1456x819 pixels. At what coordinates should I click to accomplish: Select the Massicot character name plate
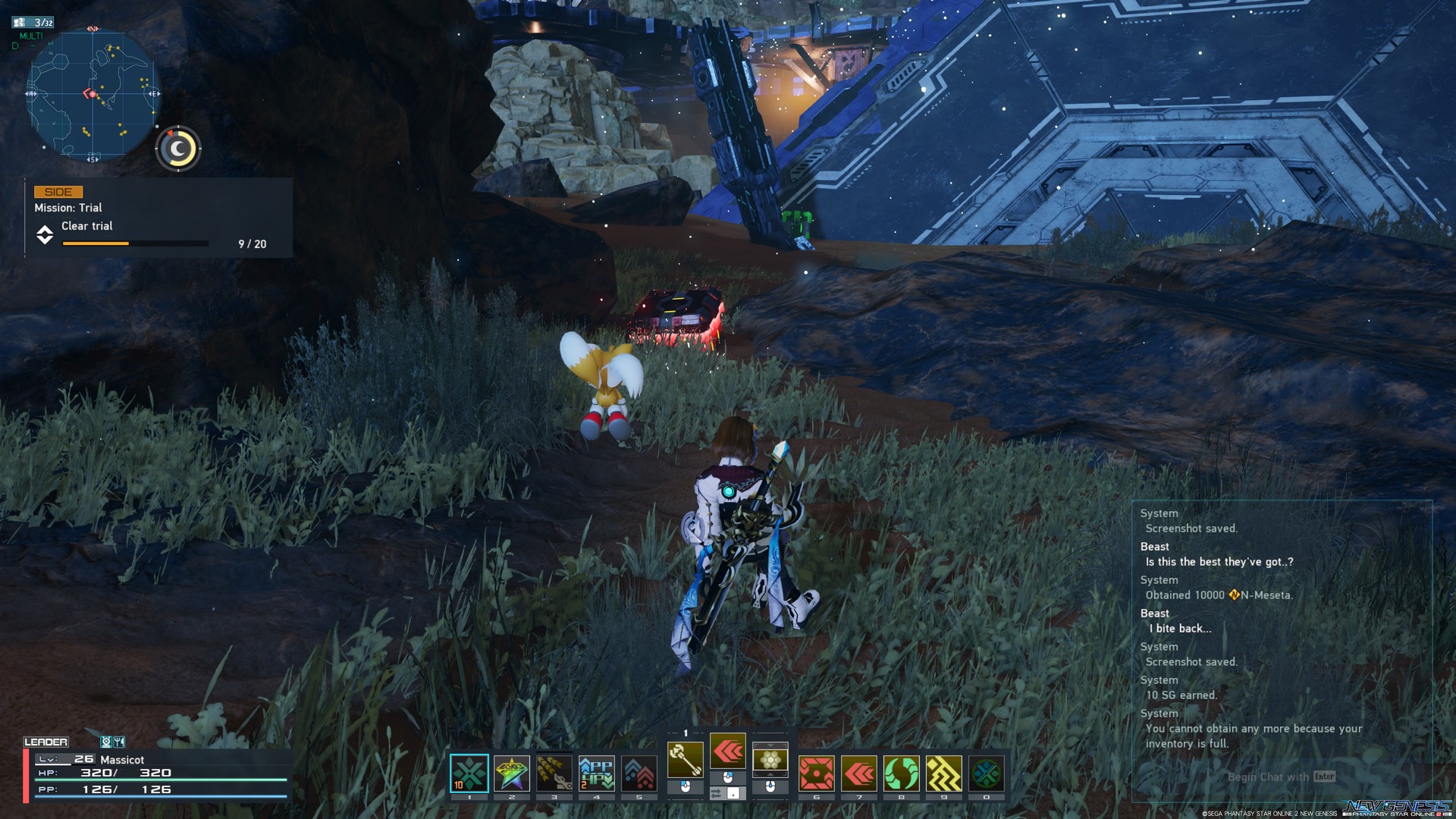122,760
